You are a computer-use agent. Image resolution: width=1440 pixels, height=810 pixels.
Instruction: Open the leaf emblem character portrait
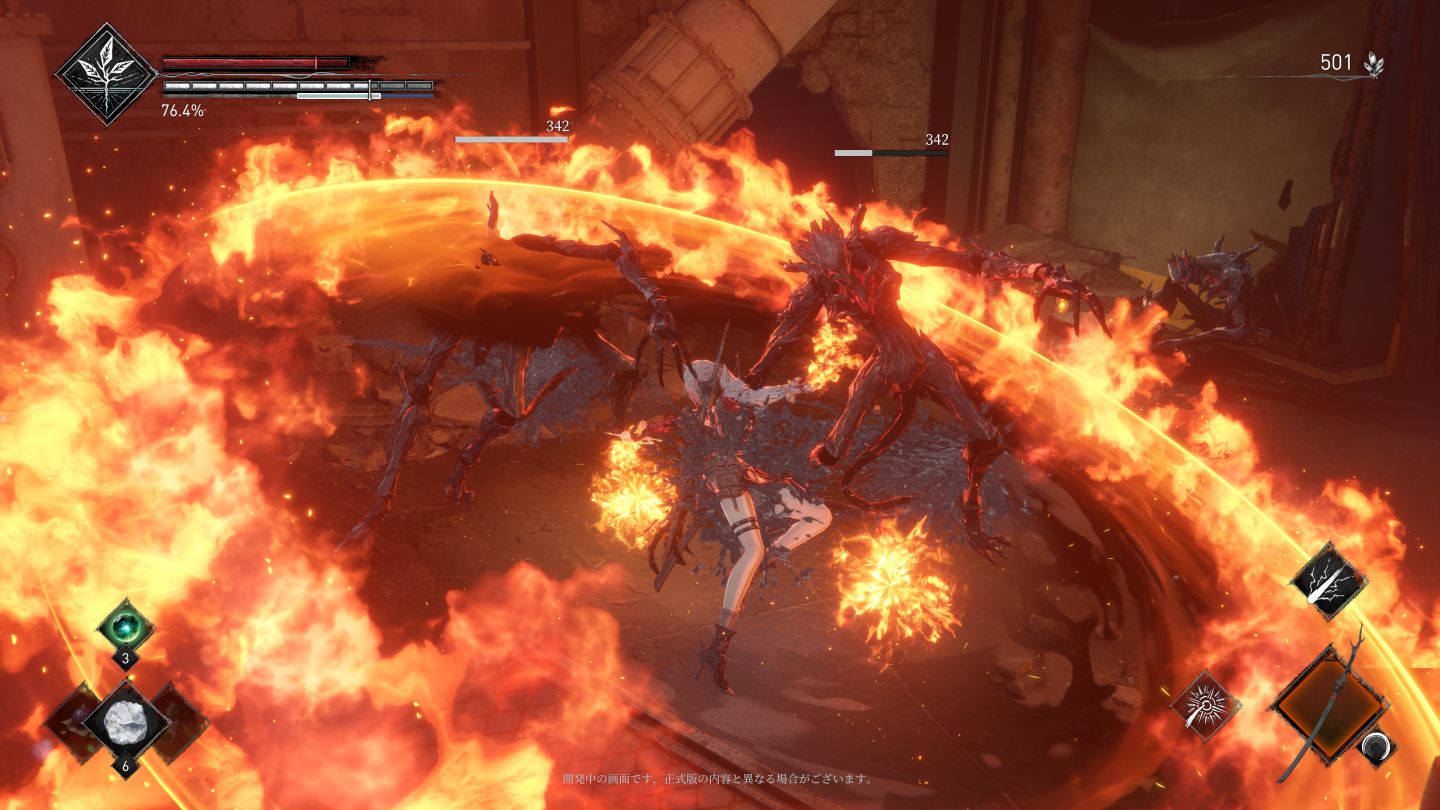[106, 73]
